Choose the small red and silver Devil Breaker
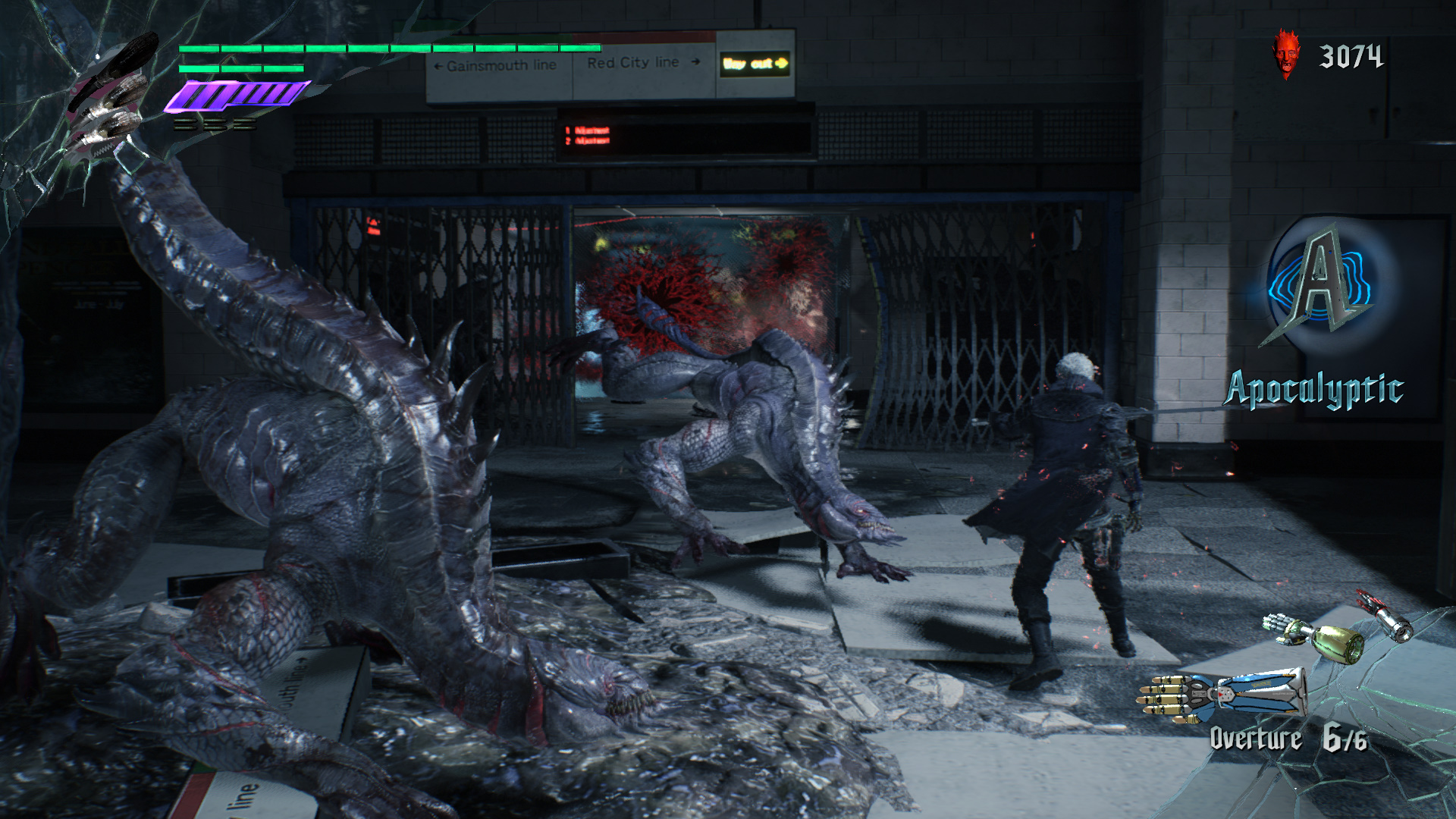 [1386, 617]
